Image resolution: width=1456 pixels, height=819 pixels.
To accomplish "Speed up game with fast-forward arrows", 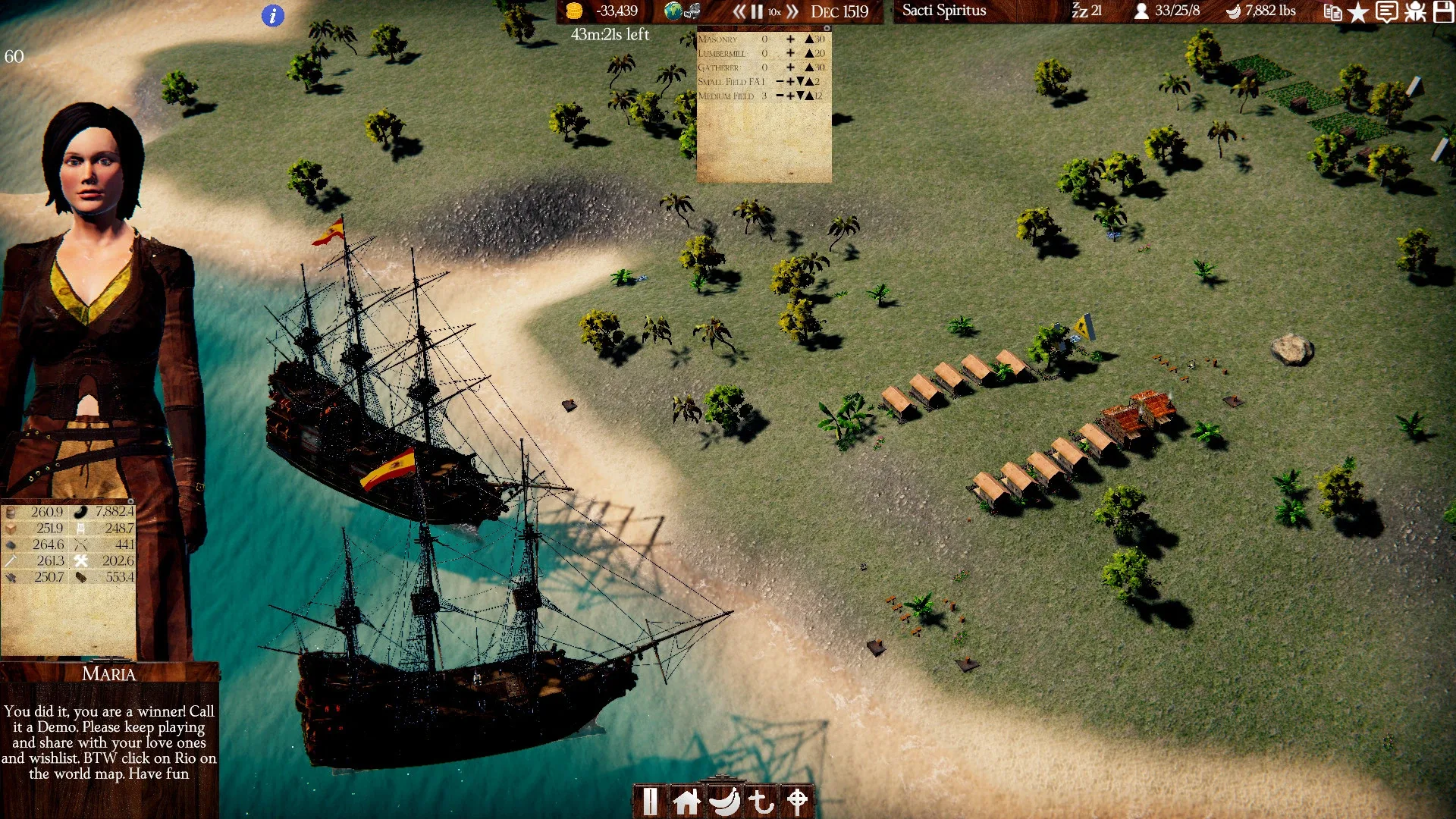I will [792, 11].
